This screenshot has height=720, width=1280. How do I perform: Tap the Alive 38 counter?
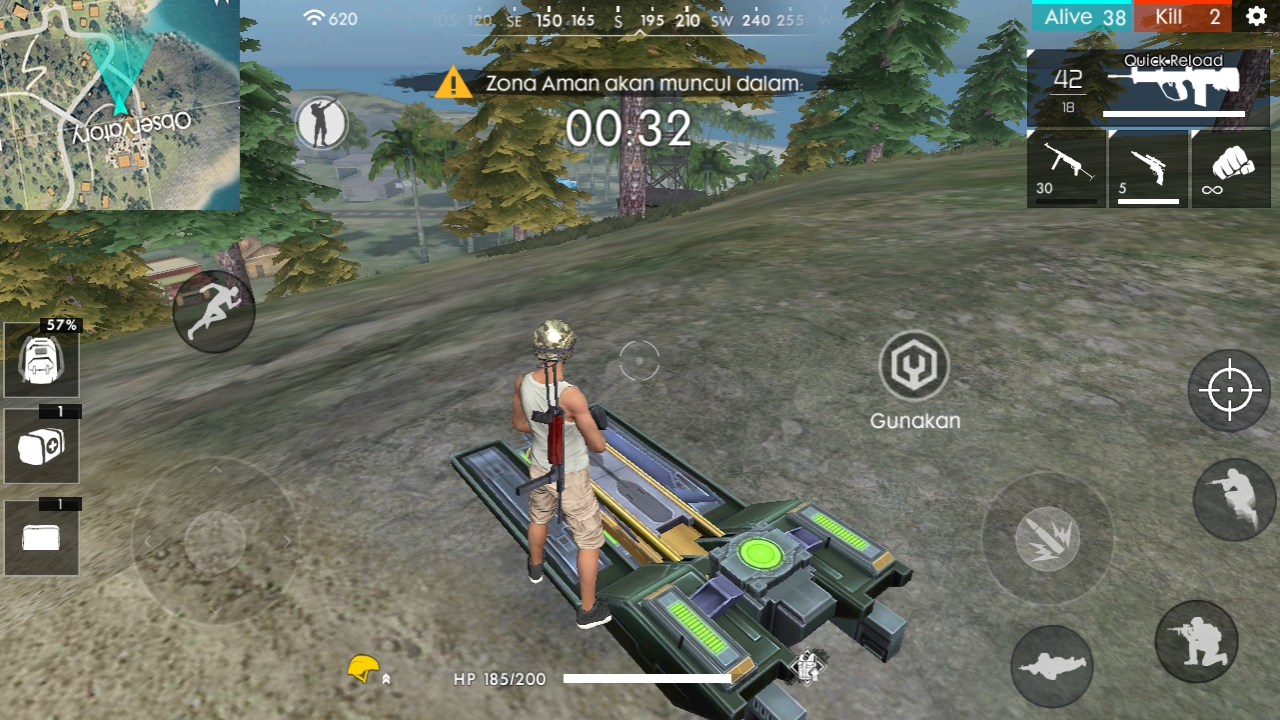pyautogui.click(x=1081, y=16)
